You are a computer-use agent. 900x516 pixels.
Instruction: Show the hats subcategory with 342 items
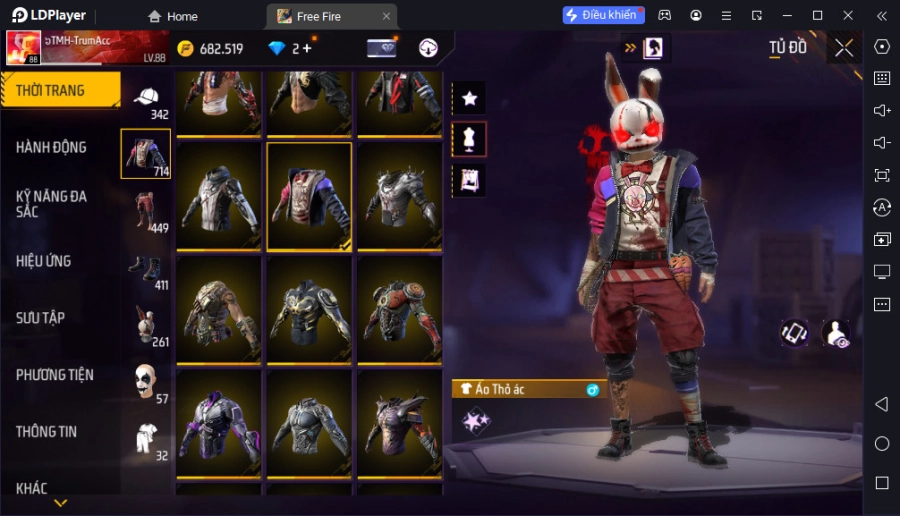click(x=146, y=98)
